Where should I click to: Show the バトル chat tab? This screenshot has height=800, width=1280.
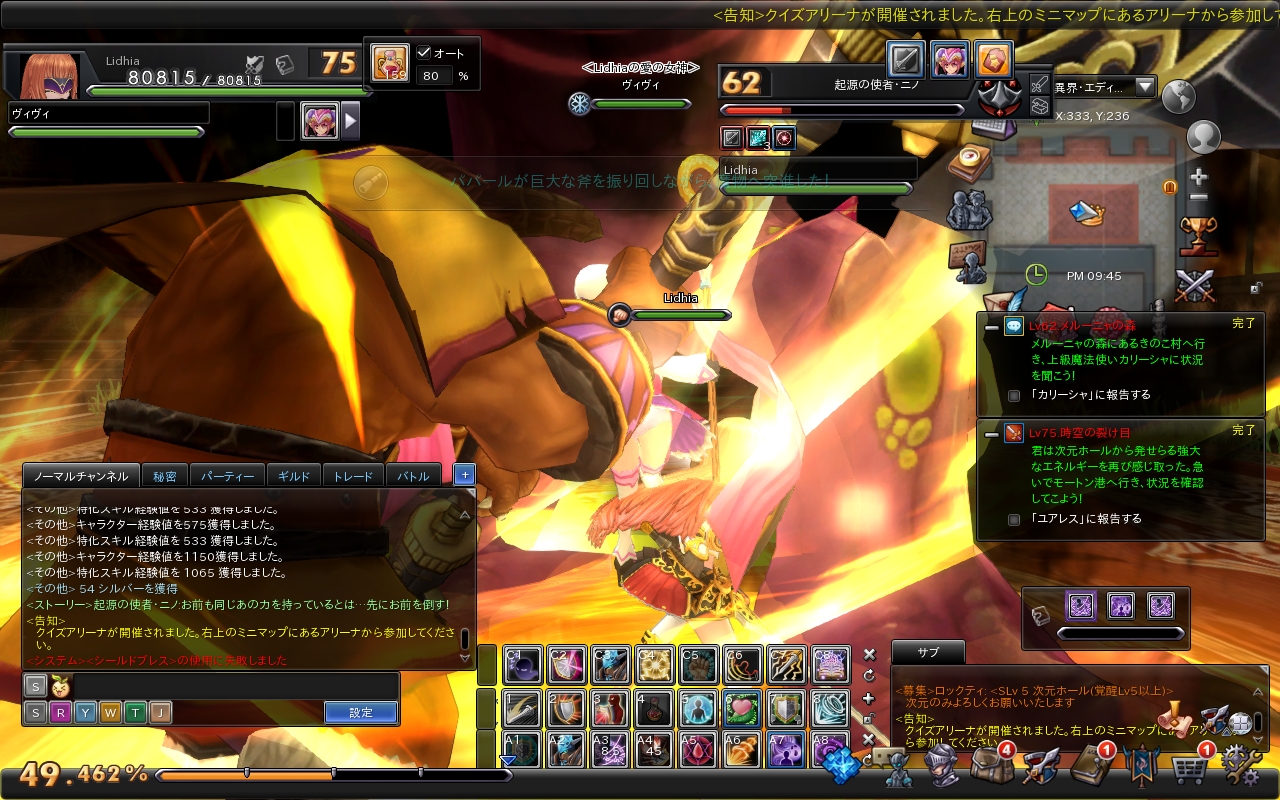tap(413, 477)
